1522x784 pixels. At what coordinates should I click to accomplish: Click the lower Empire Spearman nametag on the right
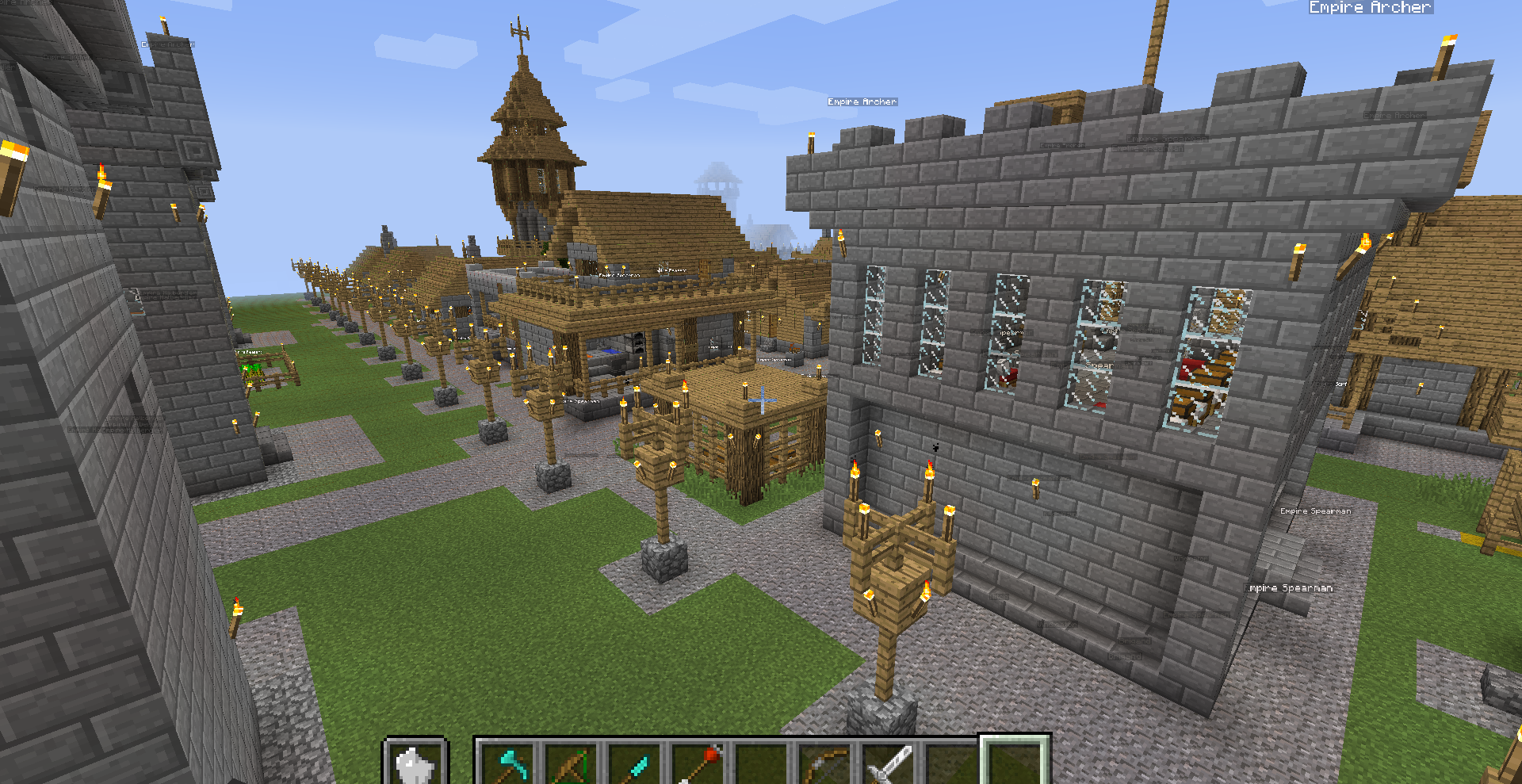[1289, 588]
